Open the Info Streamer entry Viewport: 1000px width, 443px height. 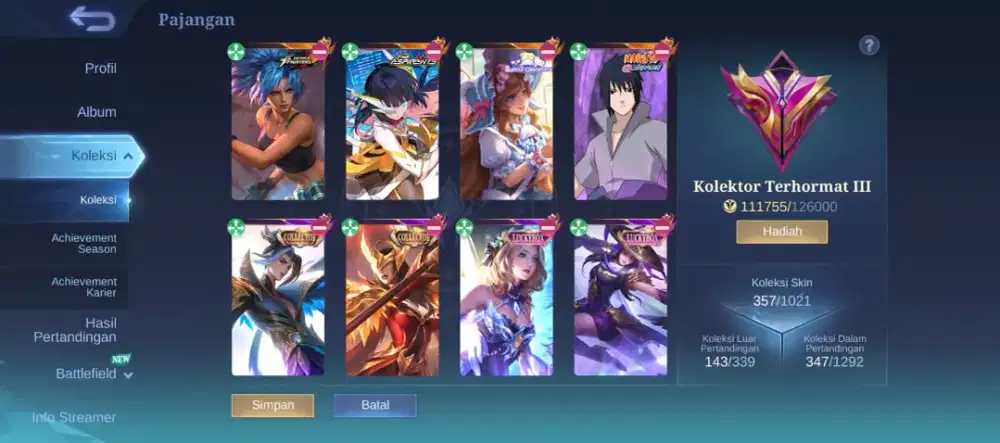(x=74, y=417)
